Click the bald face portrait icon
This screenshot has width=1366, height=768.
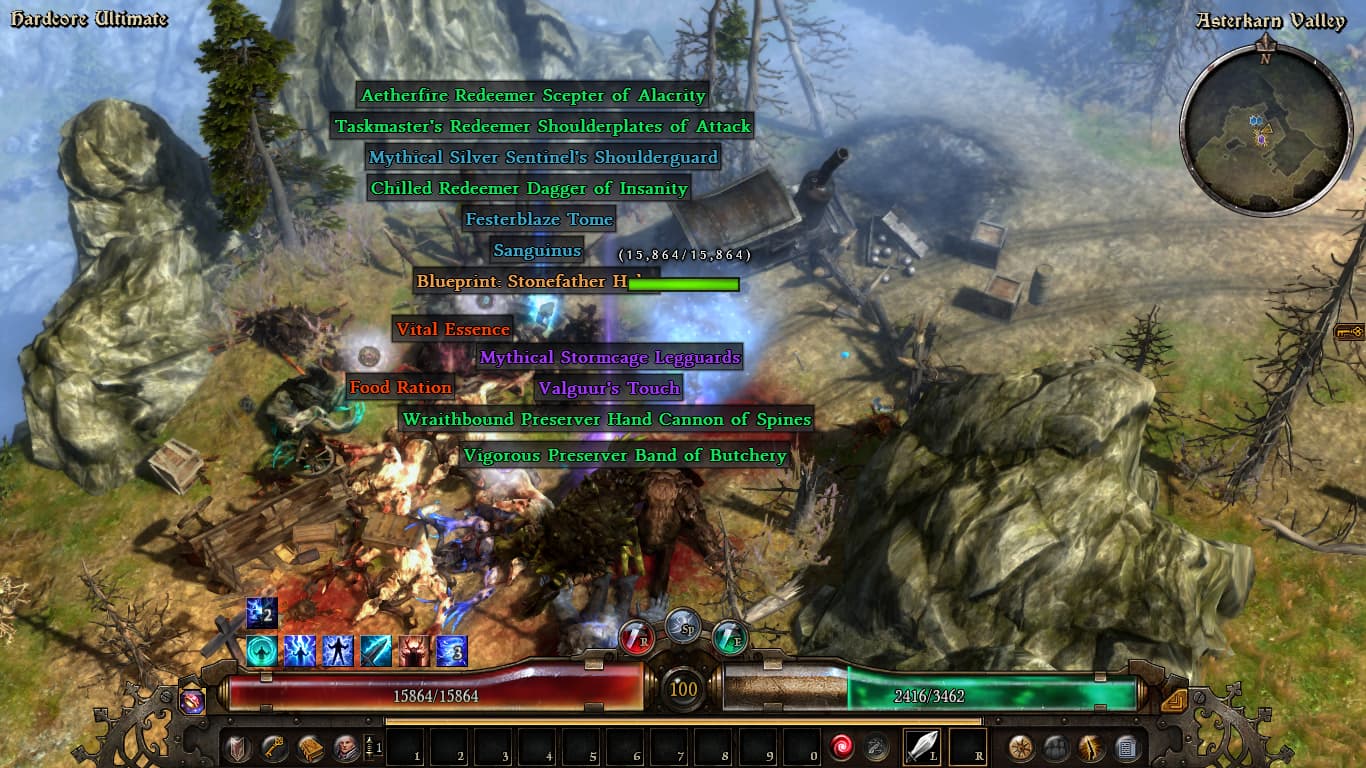point(345,747)
